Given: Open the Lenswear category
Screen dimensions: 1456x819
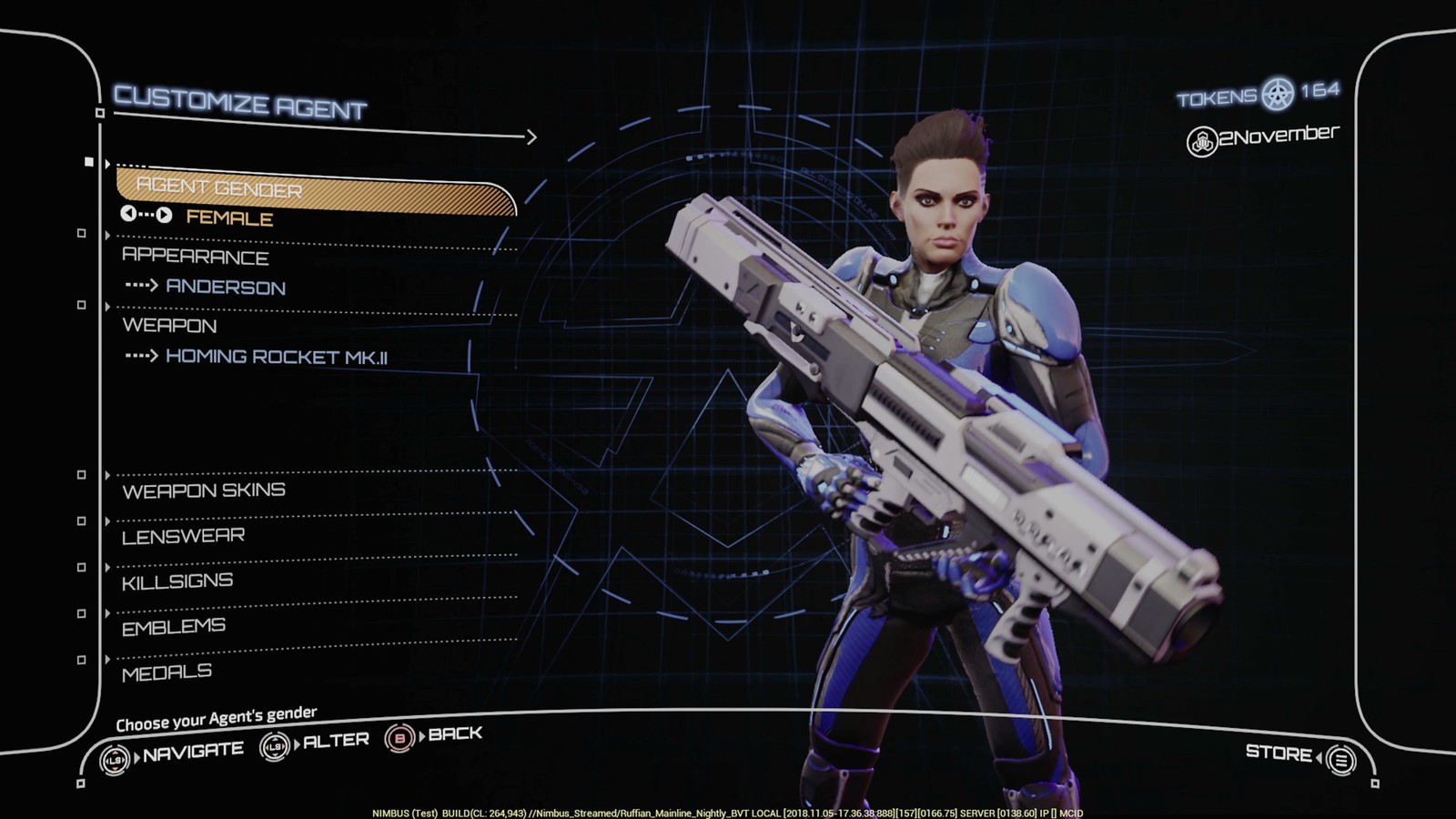Looking at the screenshot, I should 183,536.
